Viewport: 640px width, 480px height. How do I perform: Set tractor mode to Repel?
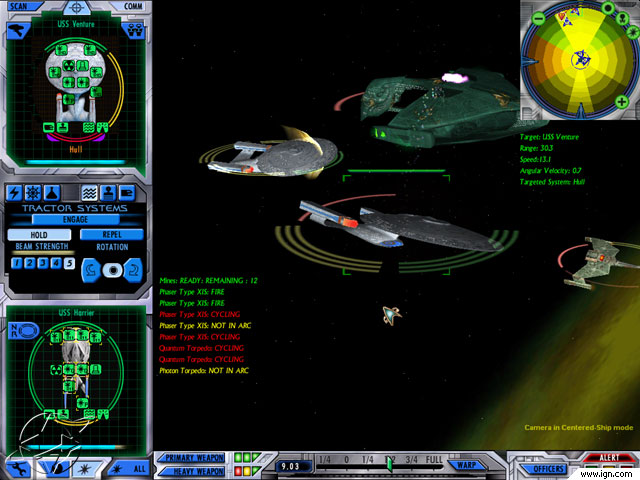tap(110, 235)
